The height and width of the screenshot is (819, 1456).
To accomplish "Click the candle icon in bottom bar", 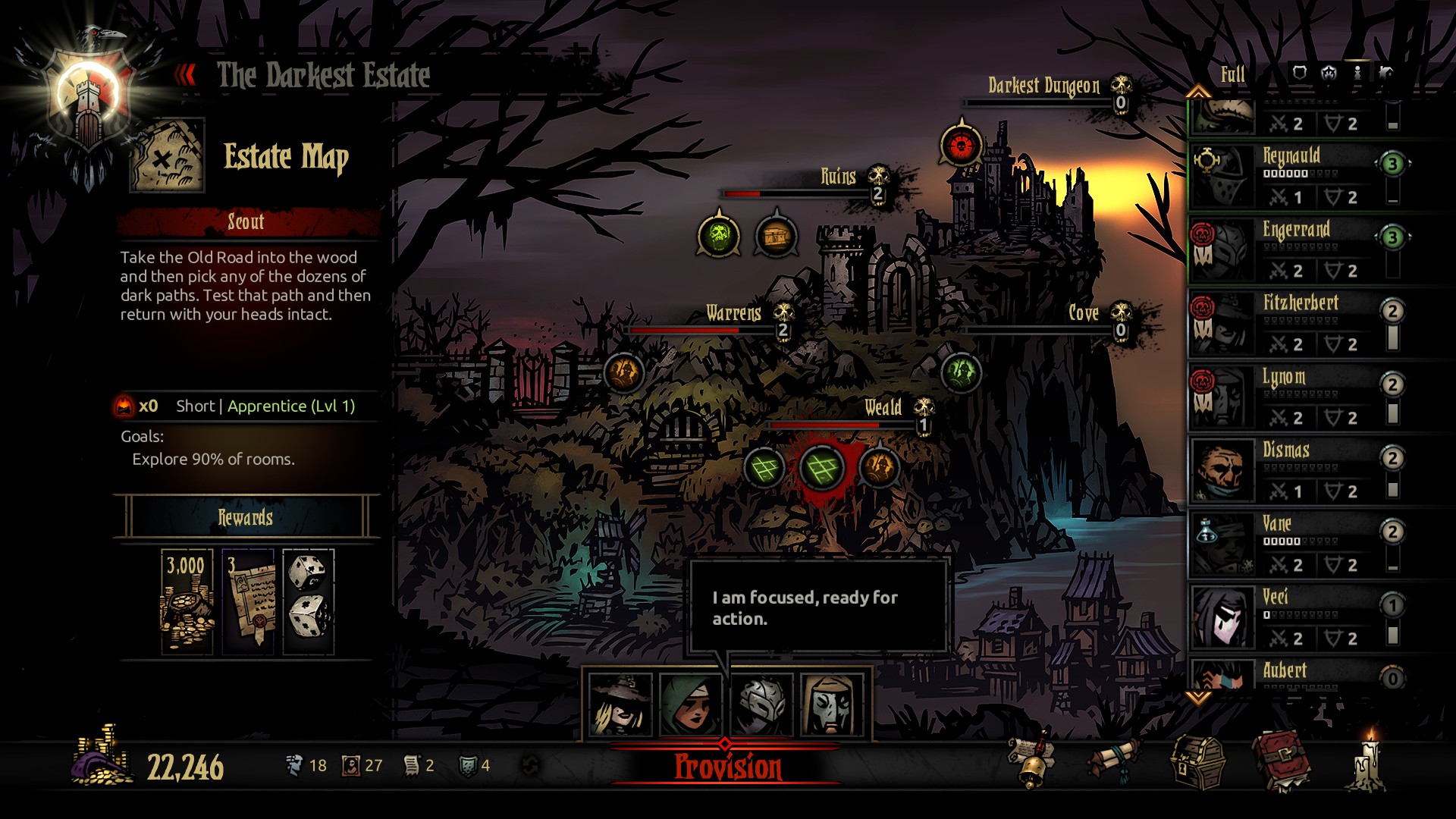I will pyautogui.click(x=1369, y=764).
